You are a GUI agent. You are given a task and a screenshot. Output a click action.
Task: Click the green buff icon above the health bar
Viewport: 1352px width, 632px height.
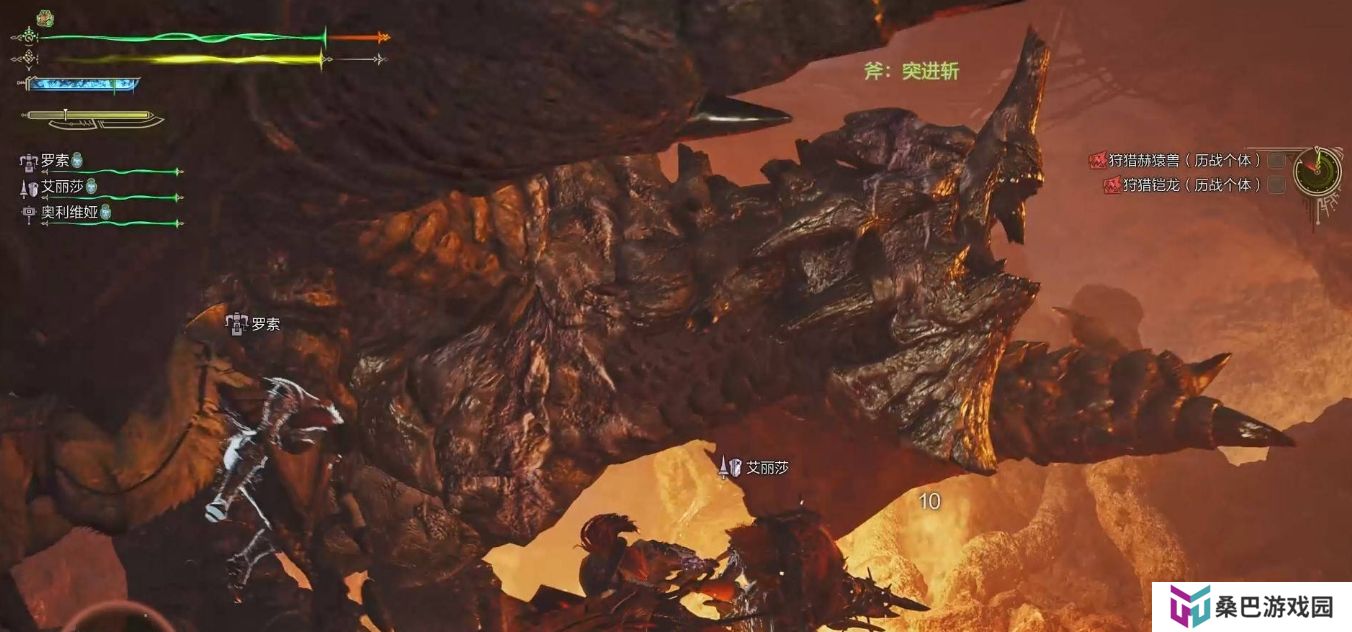click(45, 18)
